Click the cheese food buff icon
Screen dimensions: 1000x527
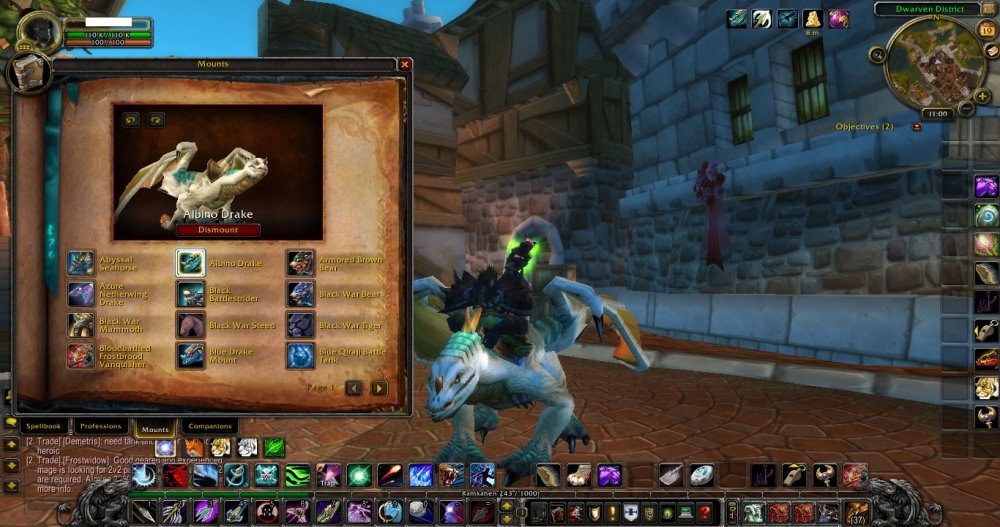814,19
